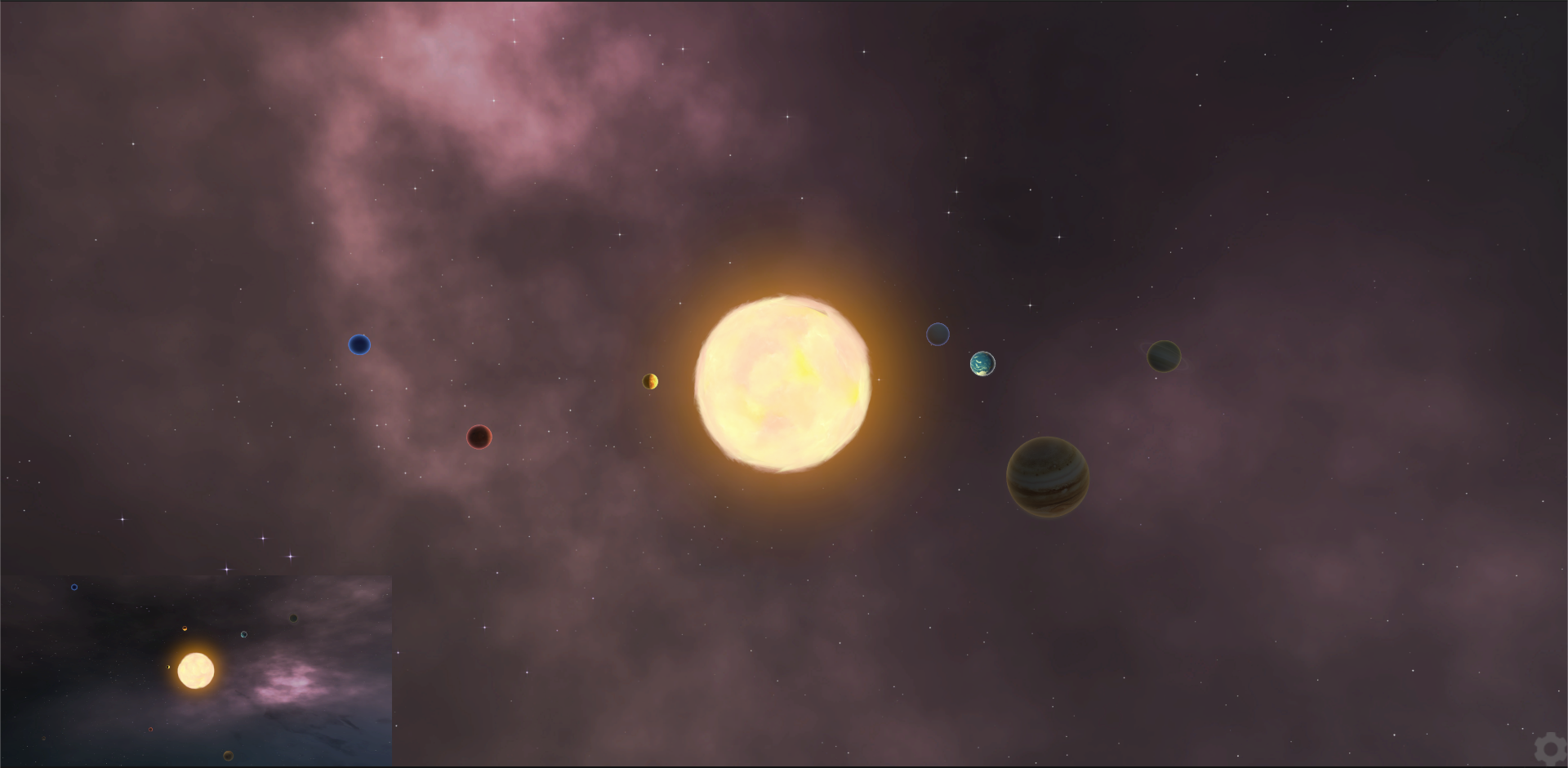This screenshot has width=1568, height=768.
Task: Click the teal Earth-like planet
Action: tap(983, 364)
